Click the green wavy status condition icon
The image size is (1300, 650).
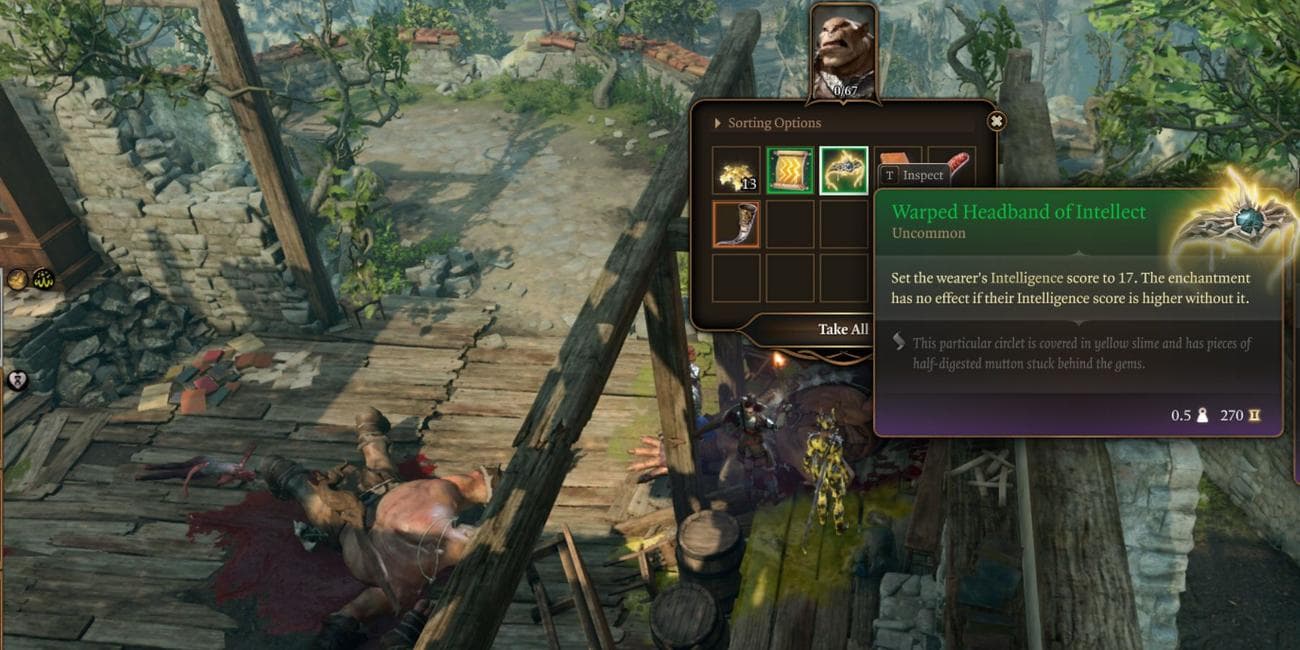click(43, 280)
